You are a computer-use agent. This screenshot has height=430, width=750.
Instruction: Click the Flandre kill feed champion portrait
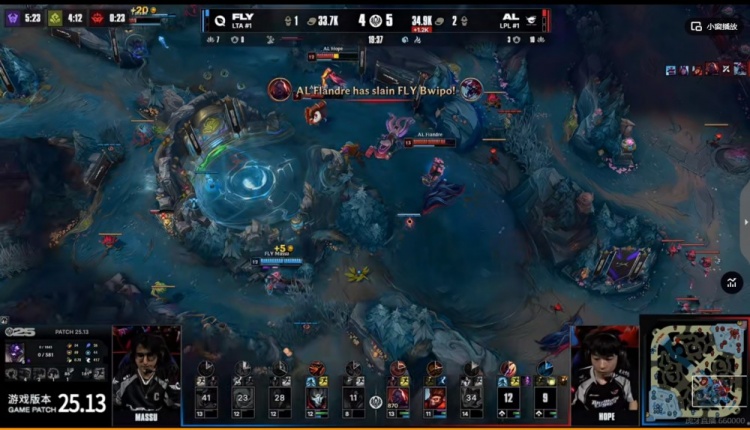tap(280, 90)
